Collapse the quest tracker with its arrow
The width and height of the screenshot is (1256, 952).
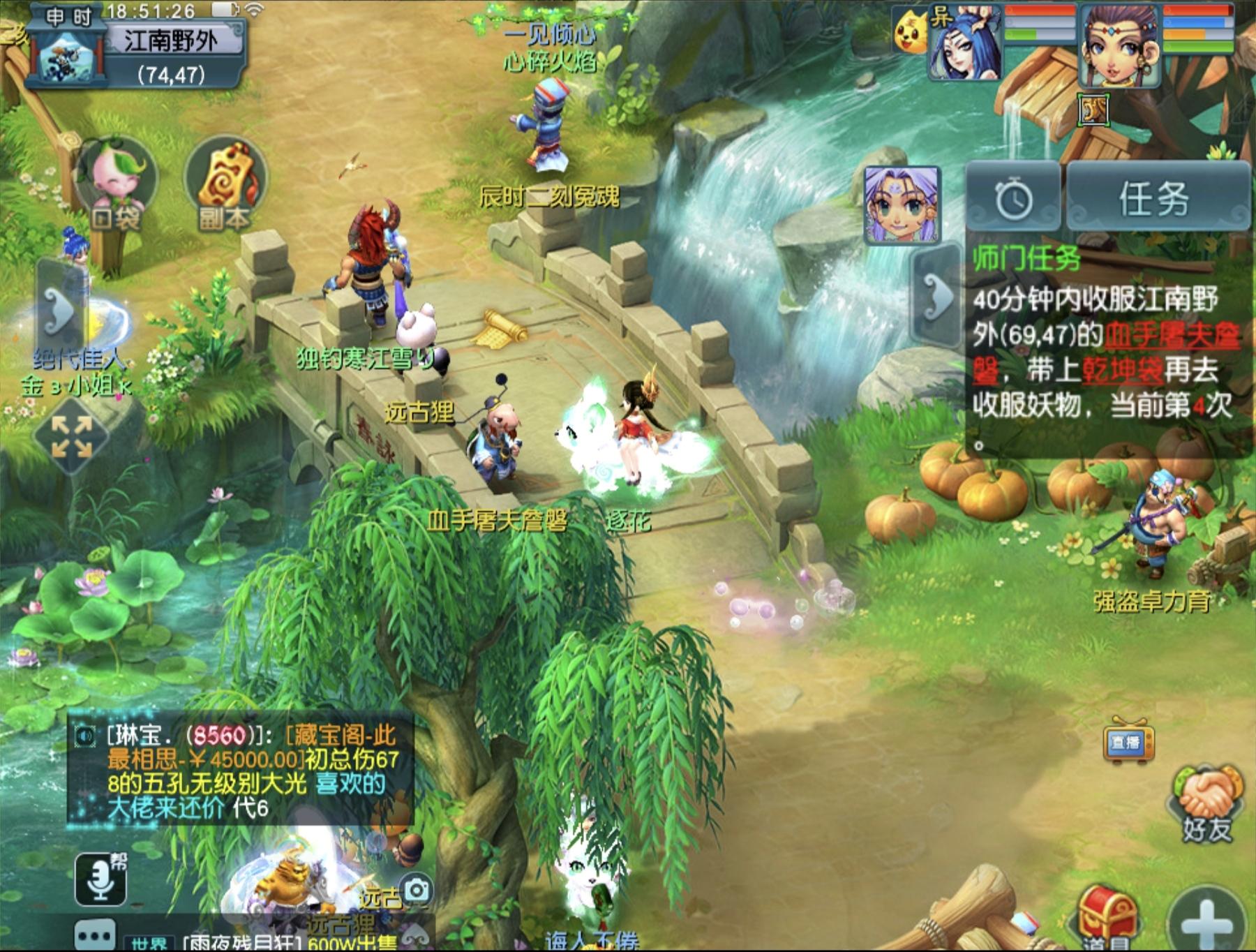(939, 296)
